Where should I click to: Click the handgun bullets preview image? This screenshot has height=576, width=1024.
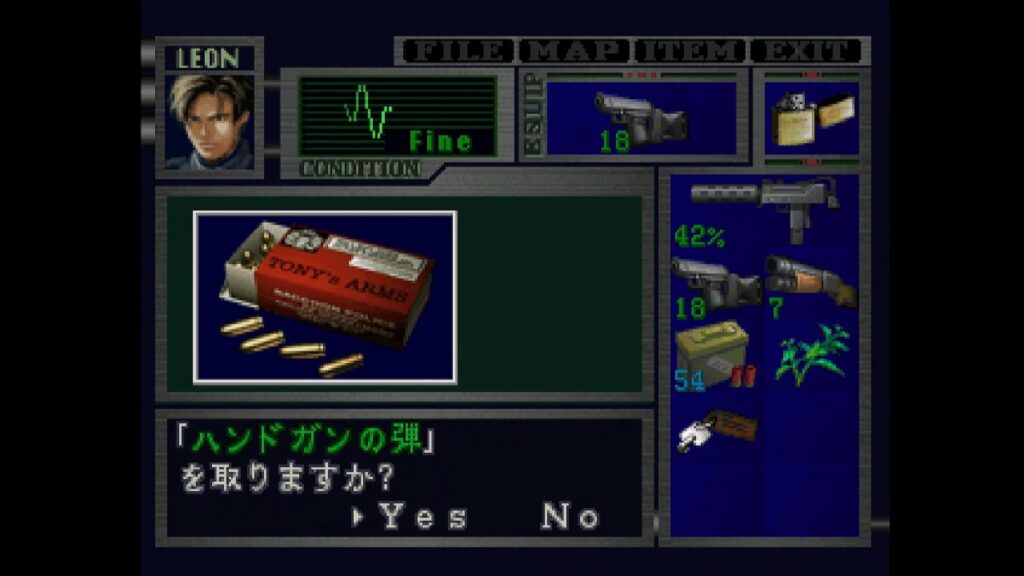pyautogui.click(x=325, y=296)
